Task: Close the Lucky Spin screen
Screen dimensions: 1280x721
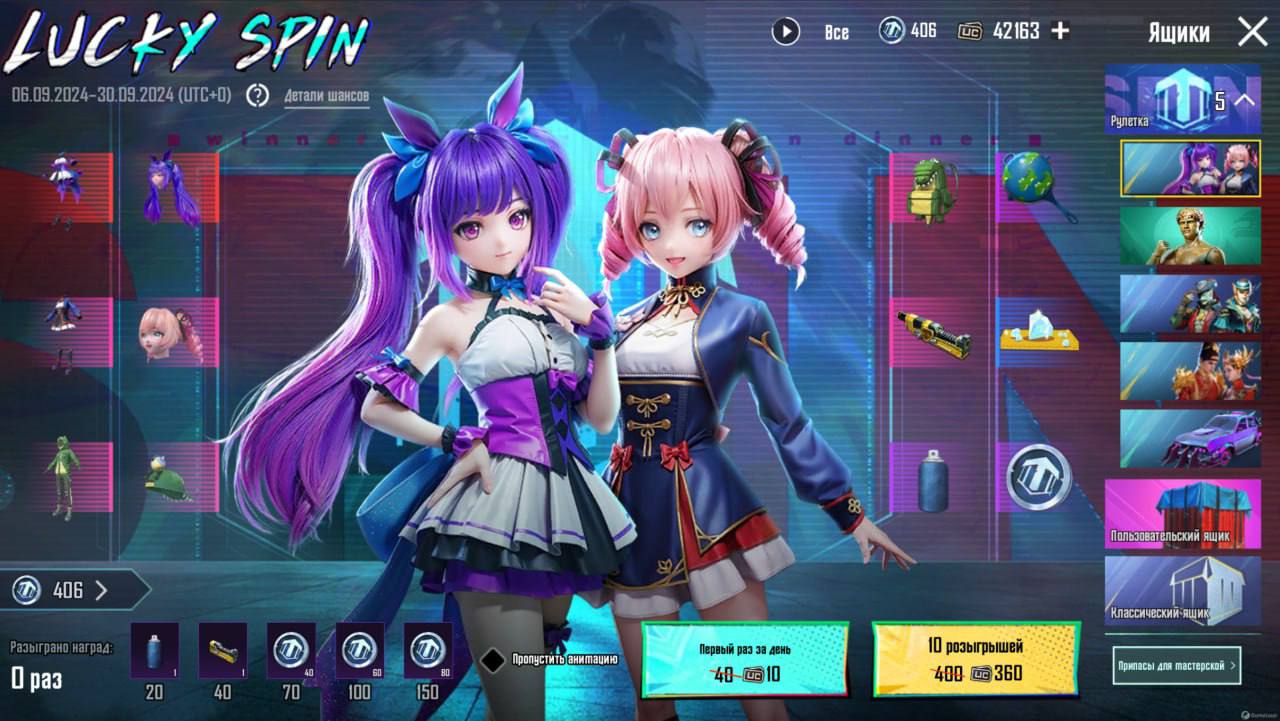Action: [x=1252, y=32]
